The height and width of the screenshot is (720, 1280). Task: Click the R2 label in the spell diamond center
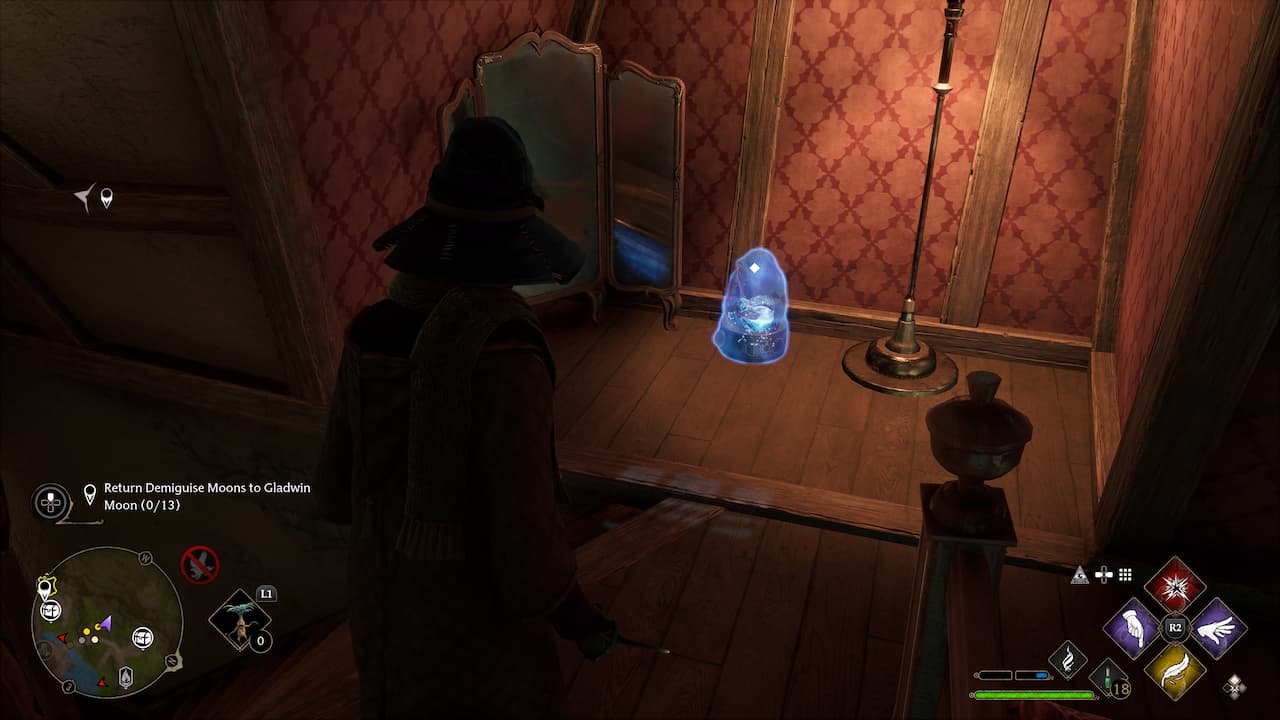1174,625
